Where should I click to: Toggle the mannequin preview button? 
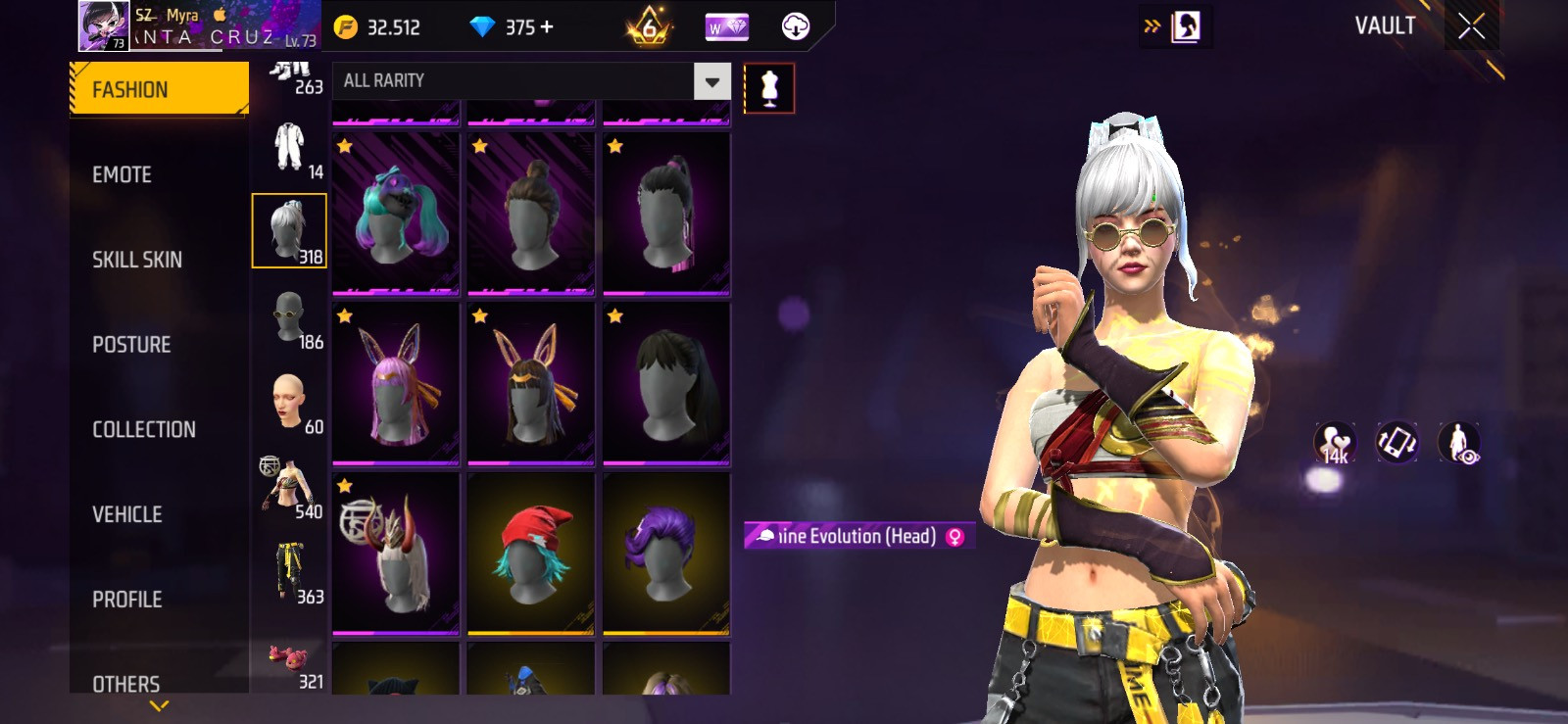(769, 88)
